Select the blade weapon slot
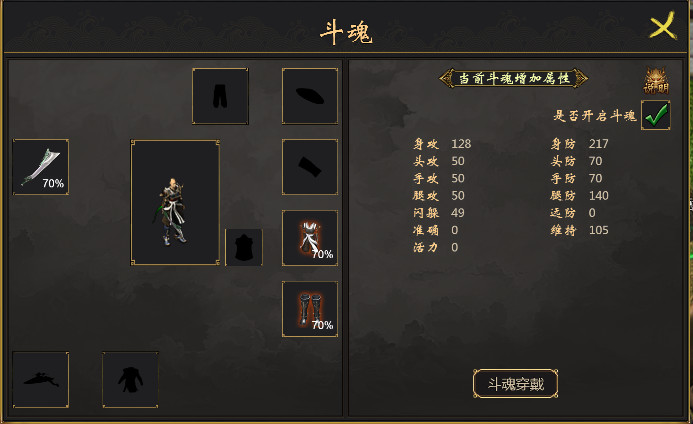Image resolution: width=693 pixels, height=424 pixels. point(40,167)
